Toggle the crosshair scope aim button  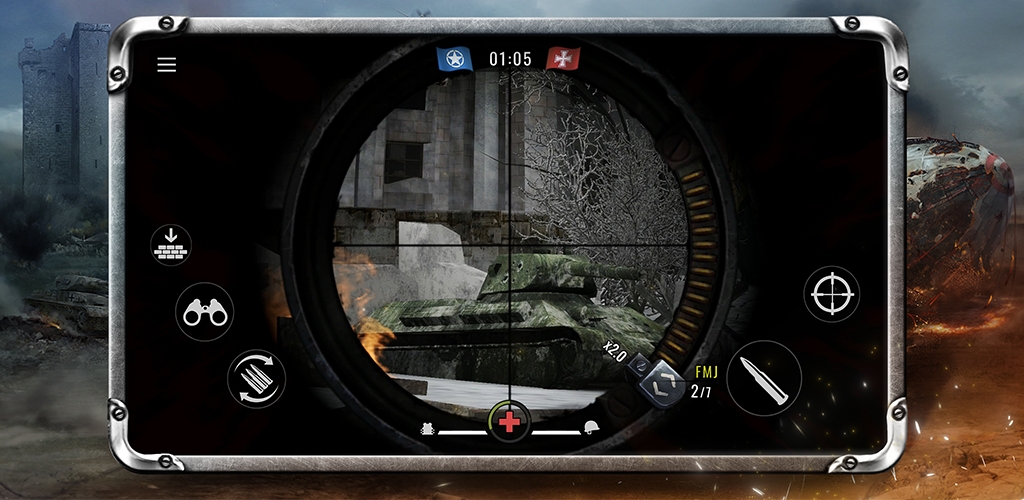pyautogui.click(x=832, y=294)
